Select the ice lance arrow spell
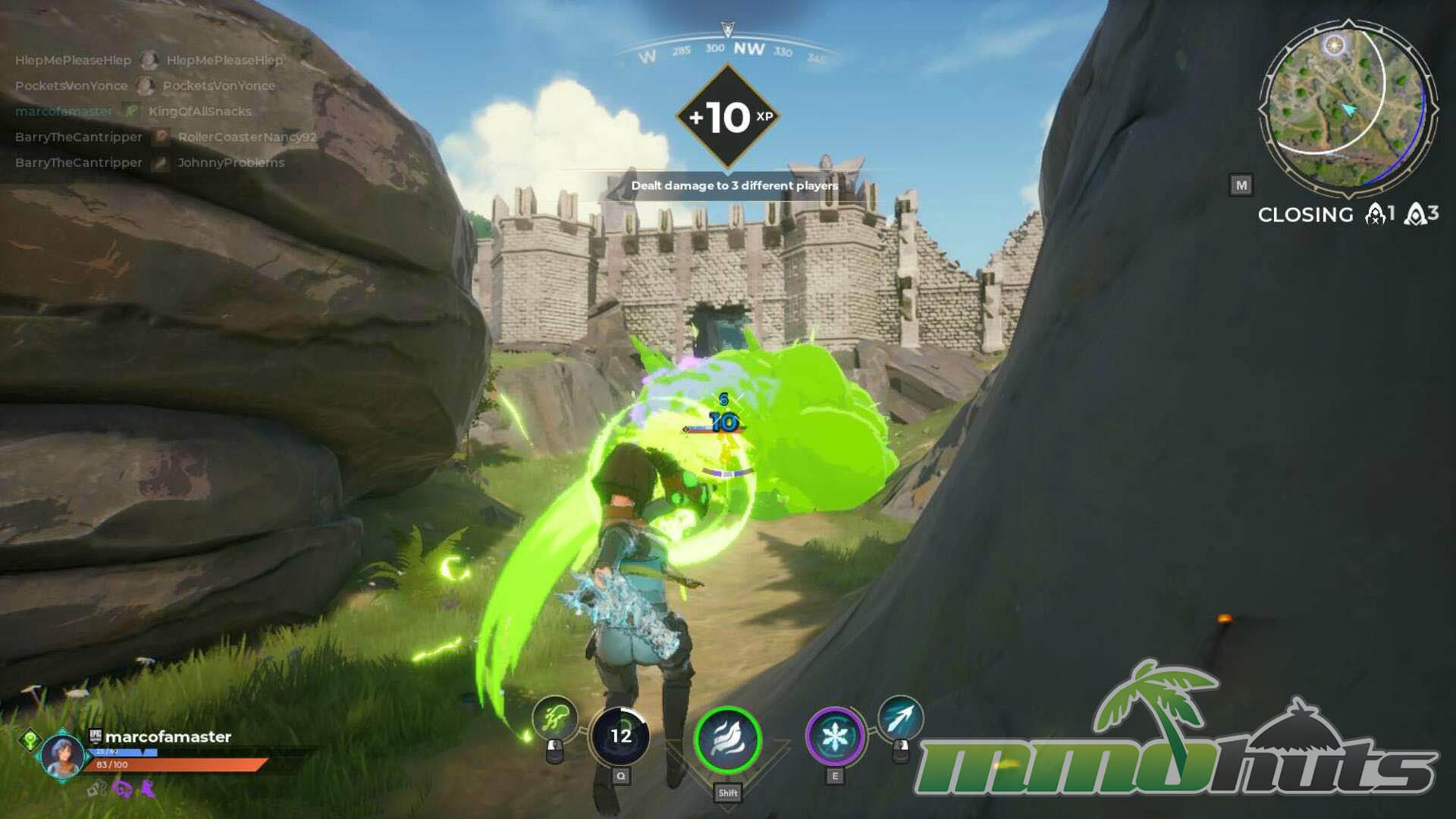The height and width of the screenshot is (819, 1456). (900, 718)
